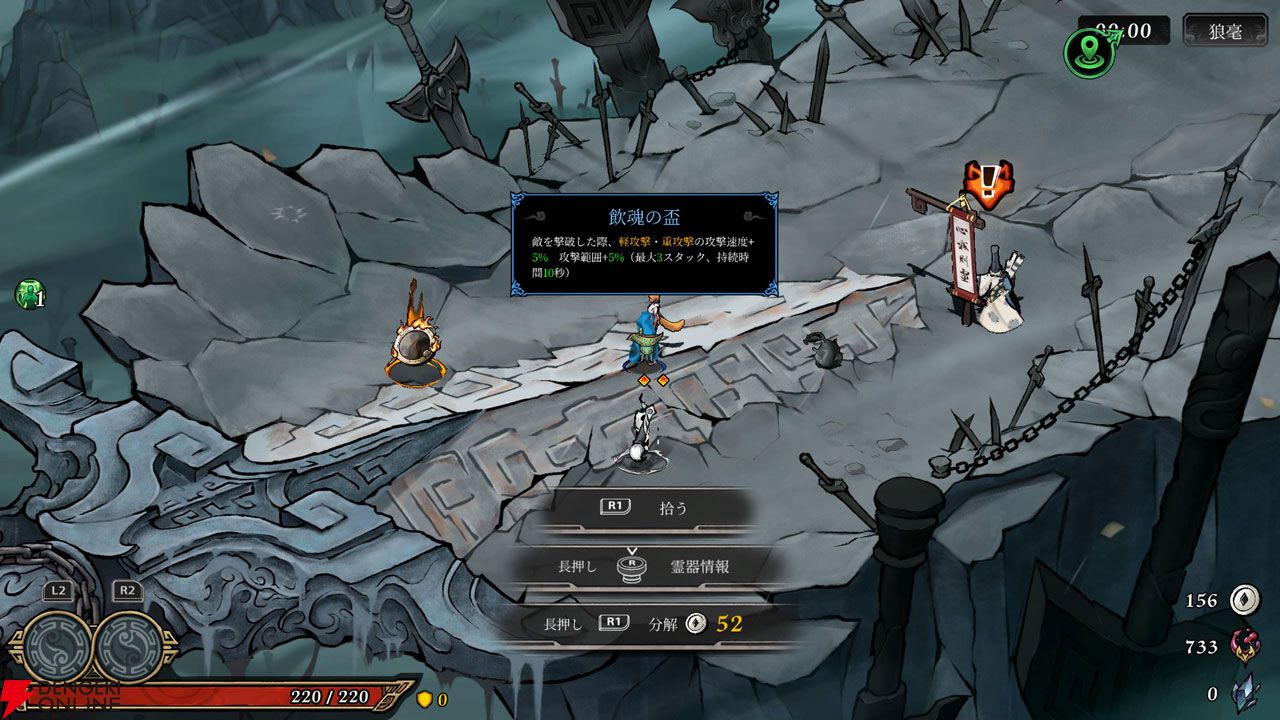Image resolution: width=1280 pixels, height=720 pixels.
Task: Open the green map pin icon
Action: click(x=1089, y=52)
